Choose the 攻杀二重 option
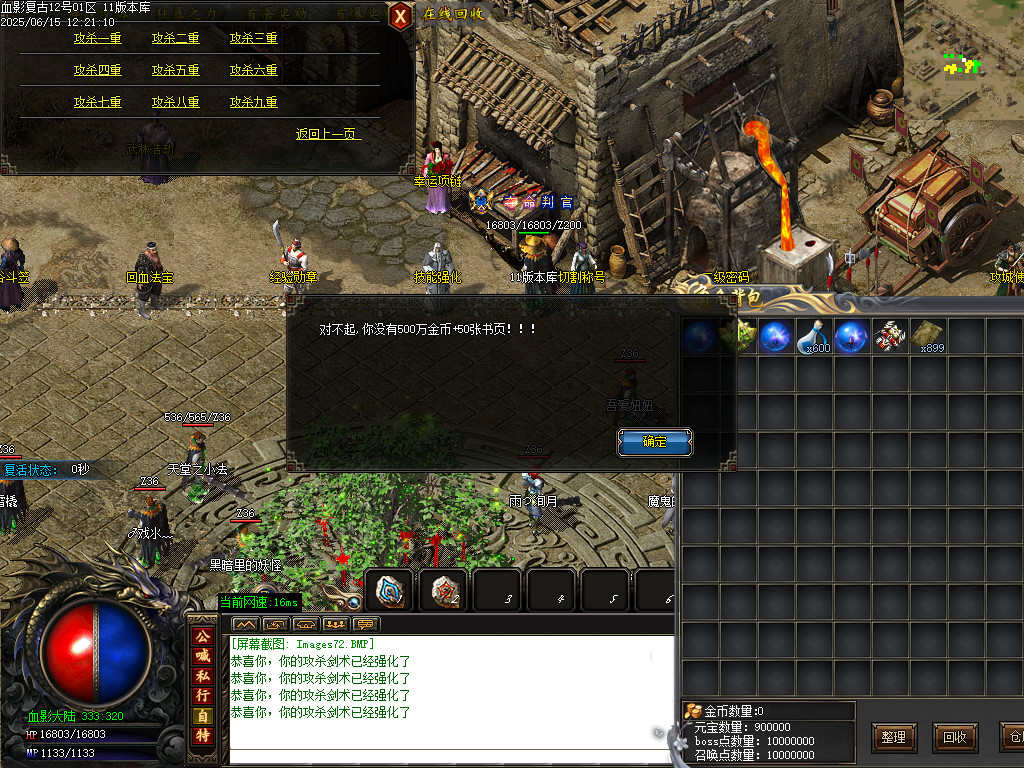 (175, 39)
